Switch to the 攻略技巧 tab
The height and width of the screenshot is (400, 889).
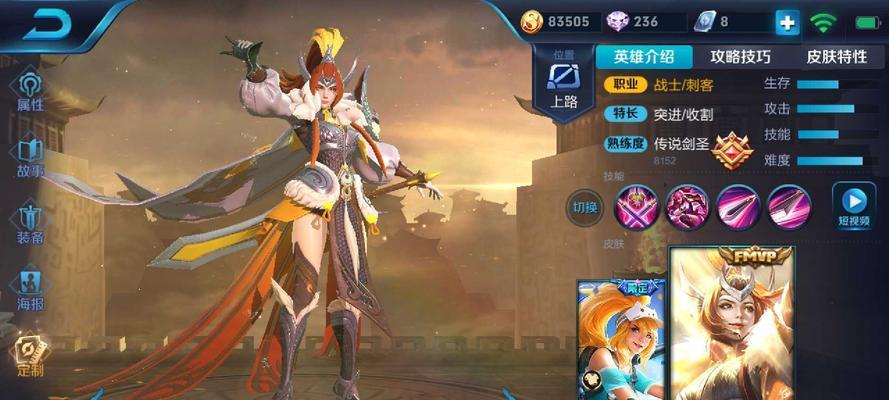pyautogui.click(x=740, y=57)
